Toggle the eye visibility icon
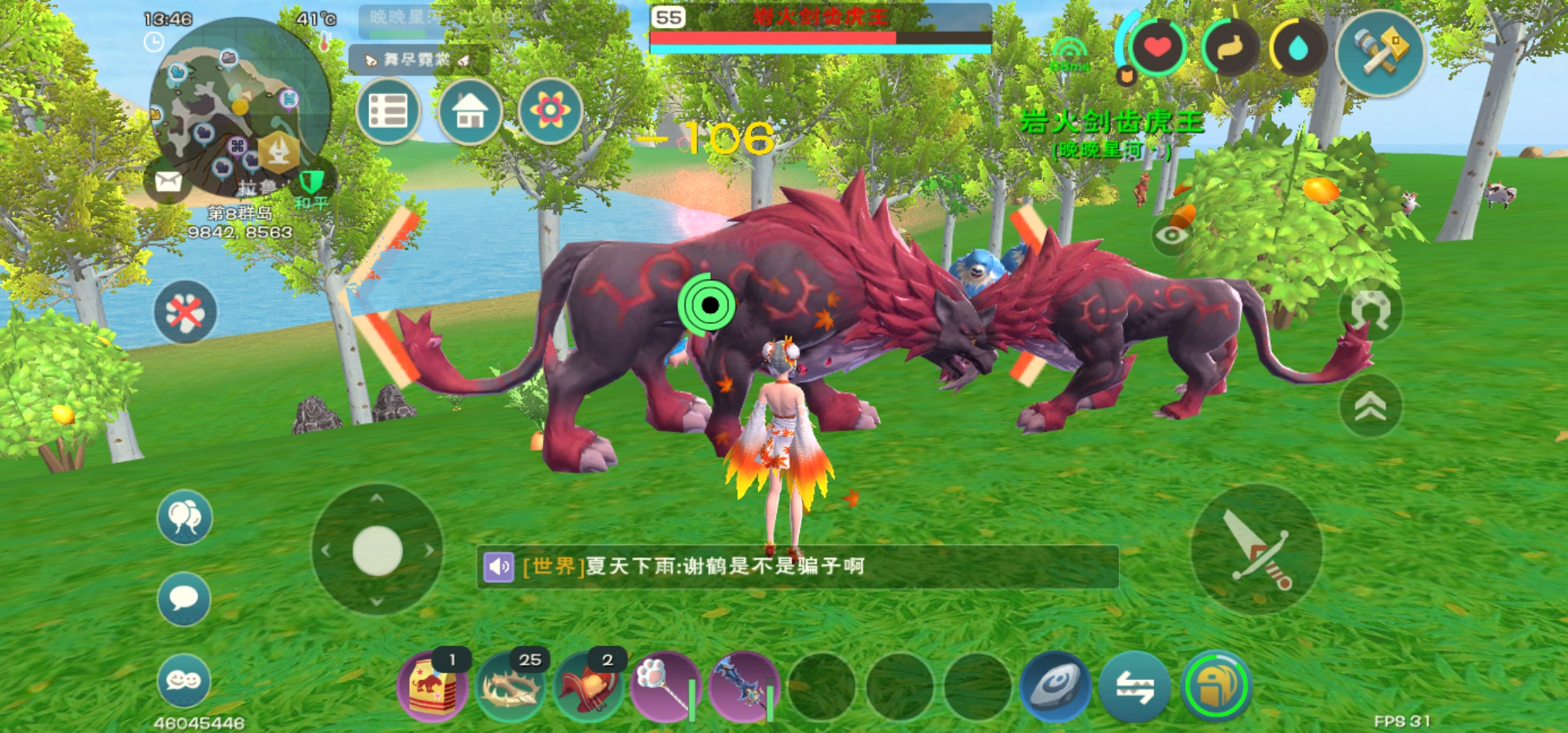 [1172, 236]
